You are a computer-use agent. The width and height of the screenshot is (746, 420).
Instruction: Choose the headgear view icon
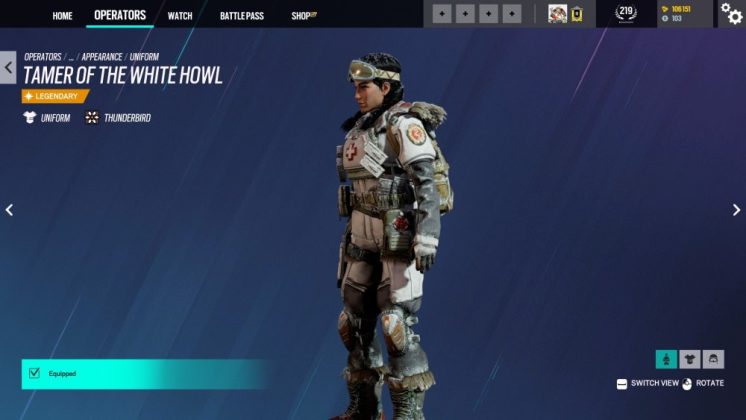(713, 359)
